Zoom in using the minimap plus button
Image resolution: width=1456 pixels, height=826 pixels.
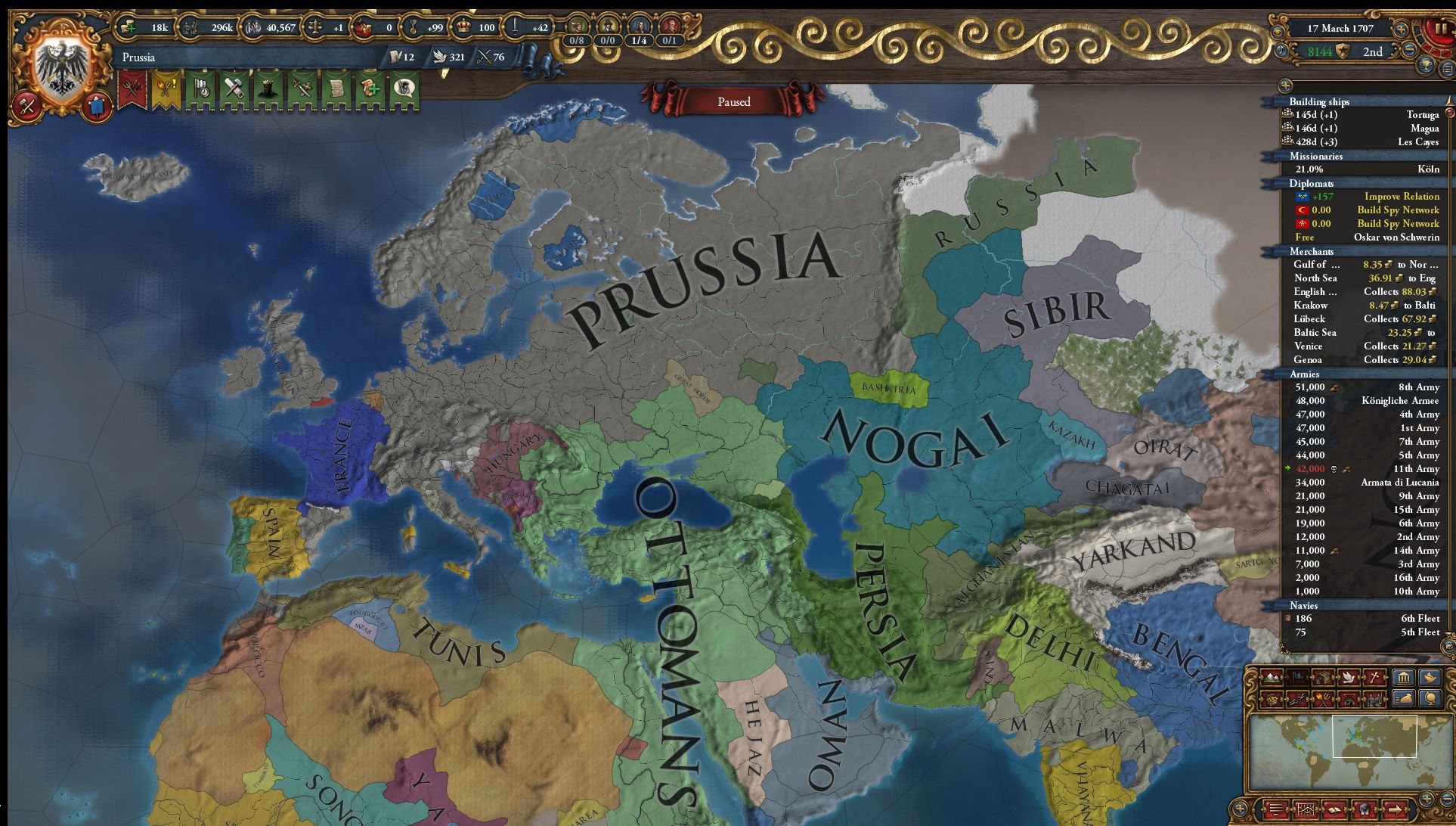point(1427,799)
